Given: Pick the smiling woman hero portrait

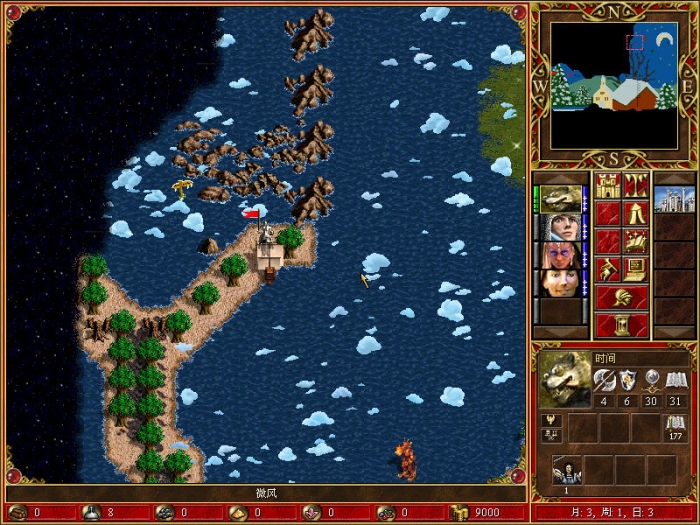Looking at the screenshot, I should [x=560, y=283].
